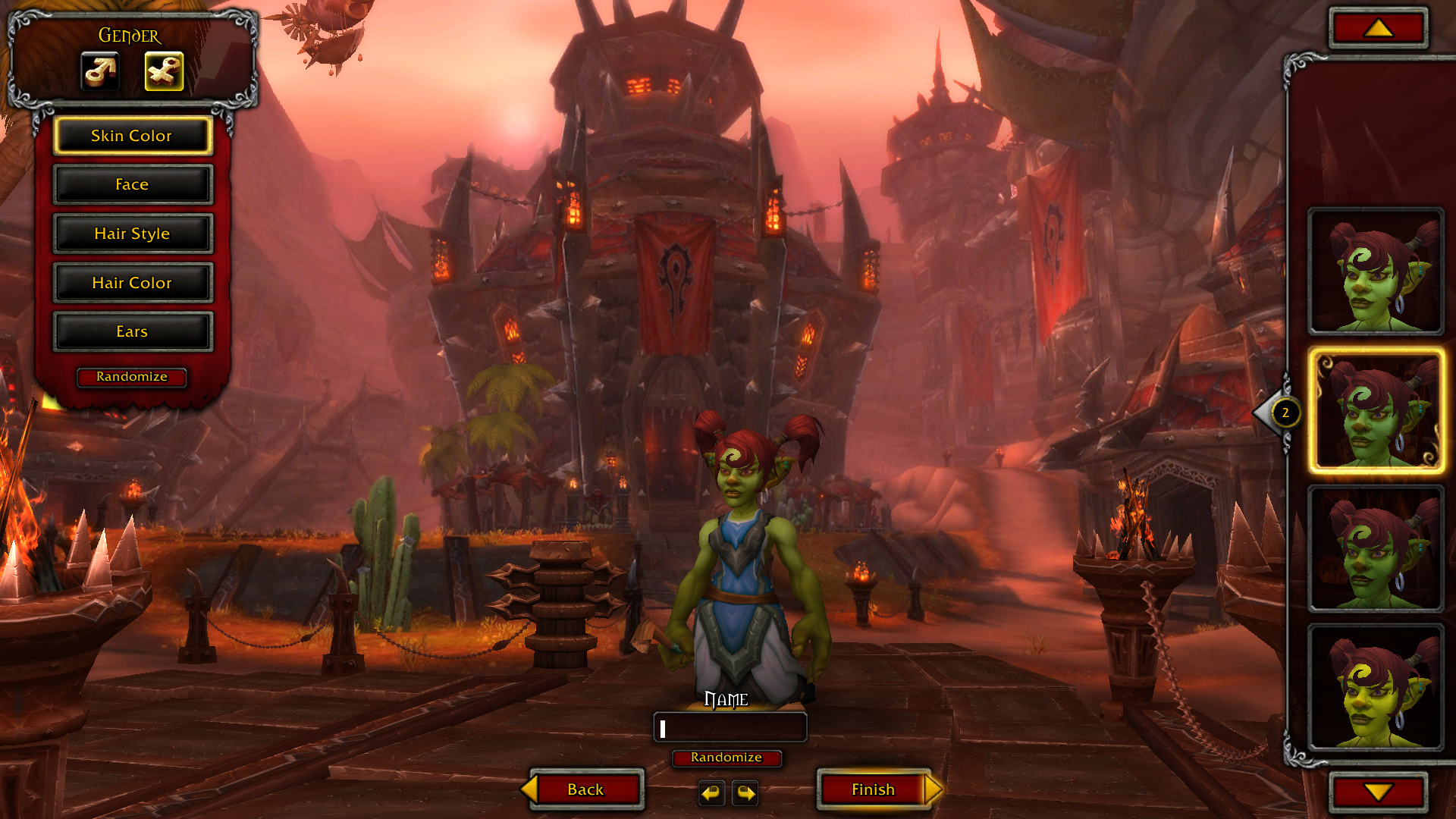The image size is (1456, 819).
Task: Select the female gender icon
Action: [164, 71]
